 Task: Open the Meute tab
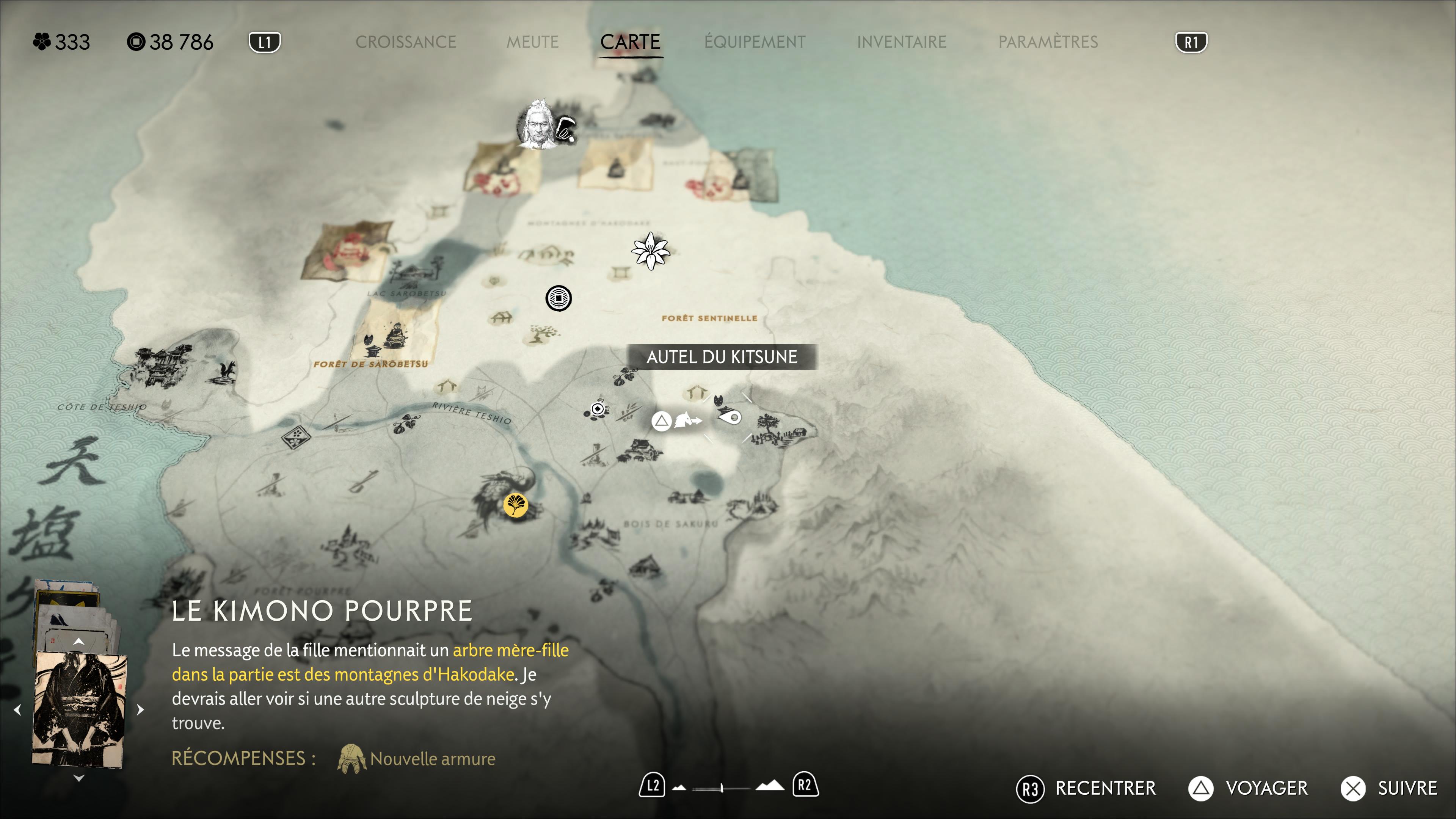tap(532, 42)
